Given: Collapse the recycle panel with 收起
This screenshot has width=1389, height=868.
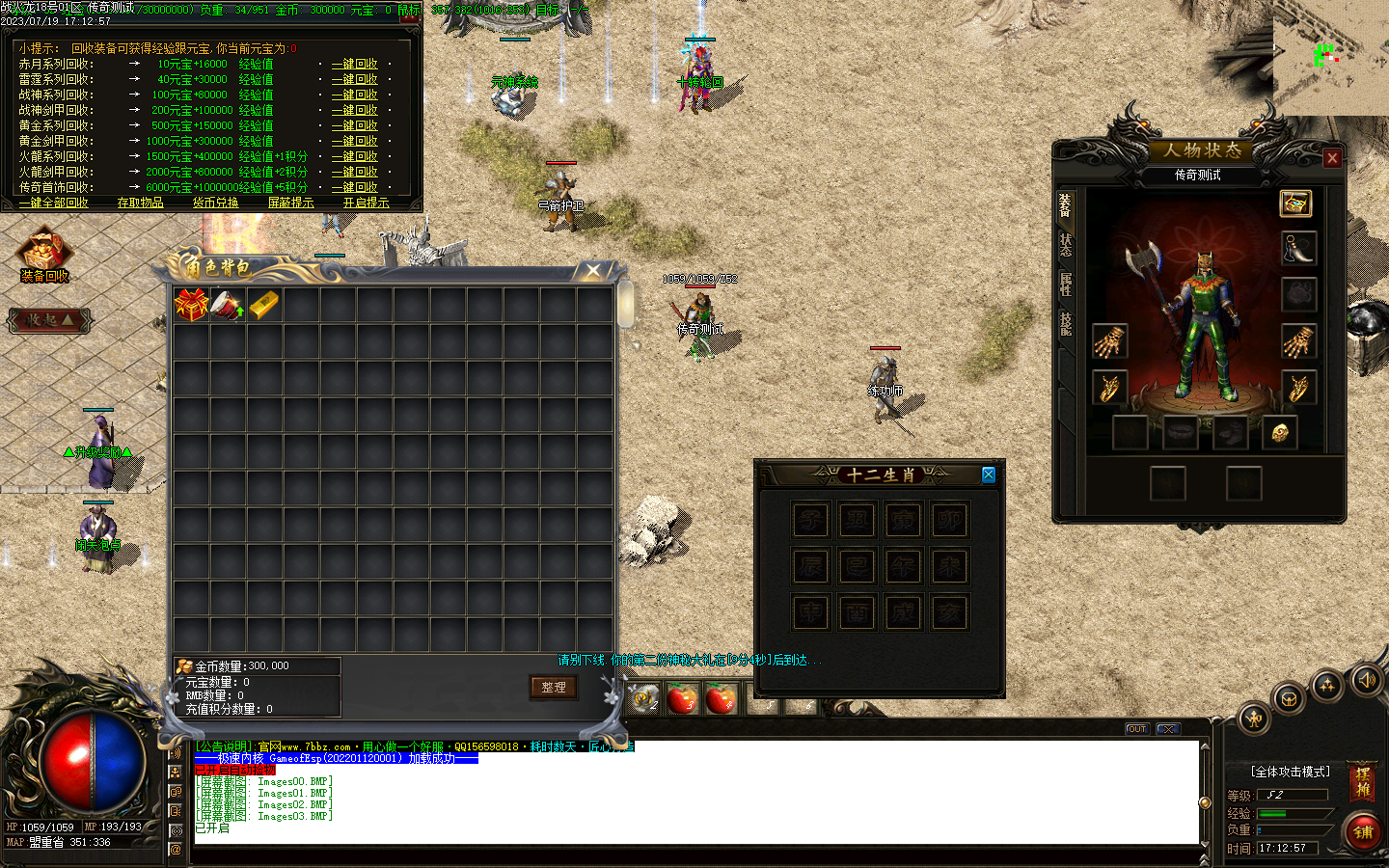Looking at the screenshot, I should click(x=48, y=321).
